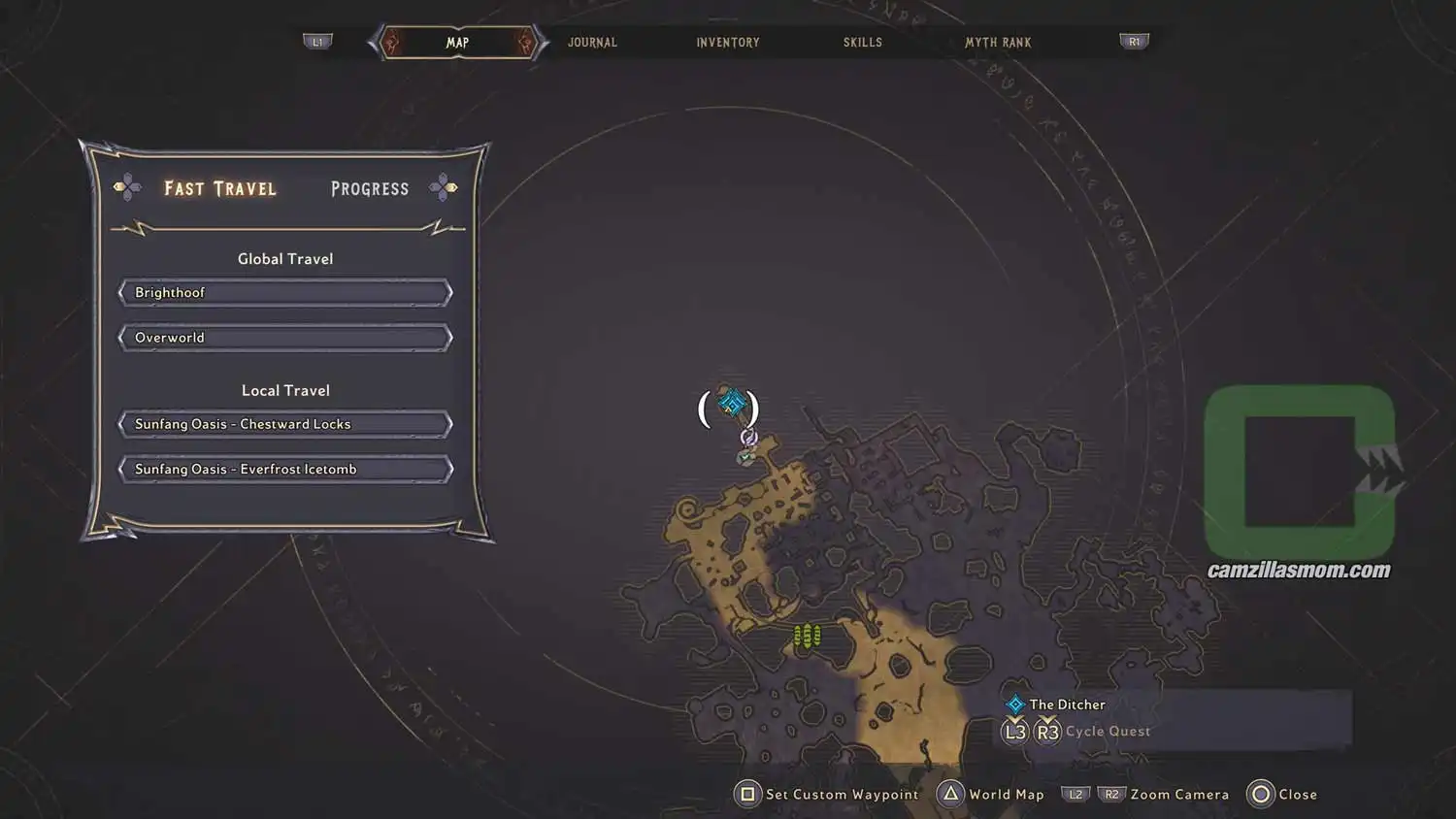Switch to the Journal tab

(592, 42)
